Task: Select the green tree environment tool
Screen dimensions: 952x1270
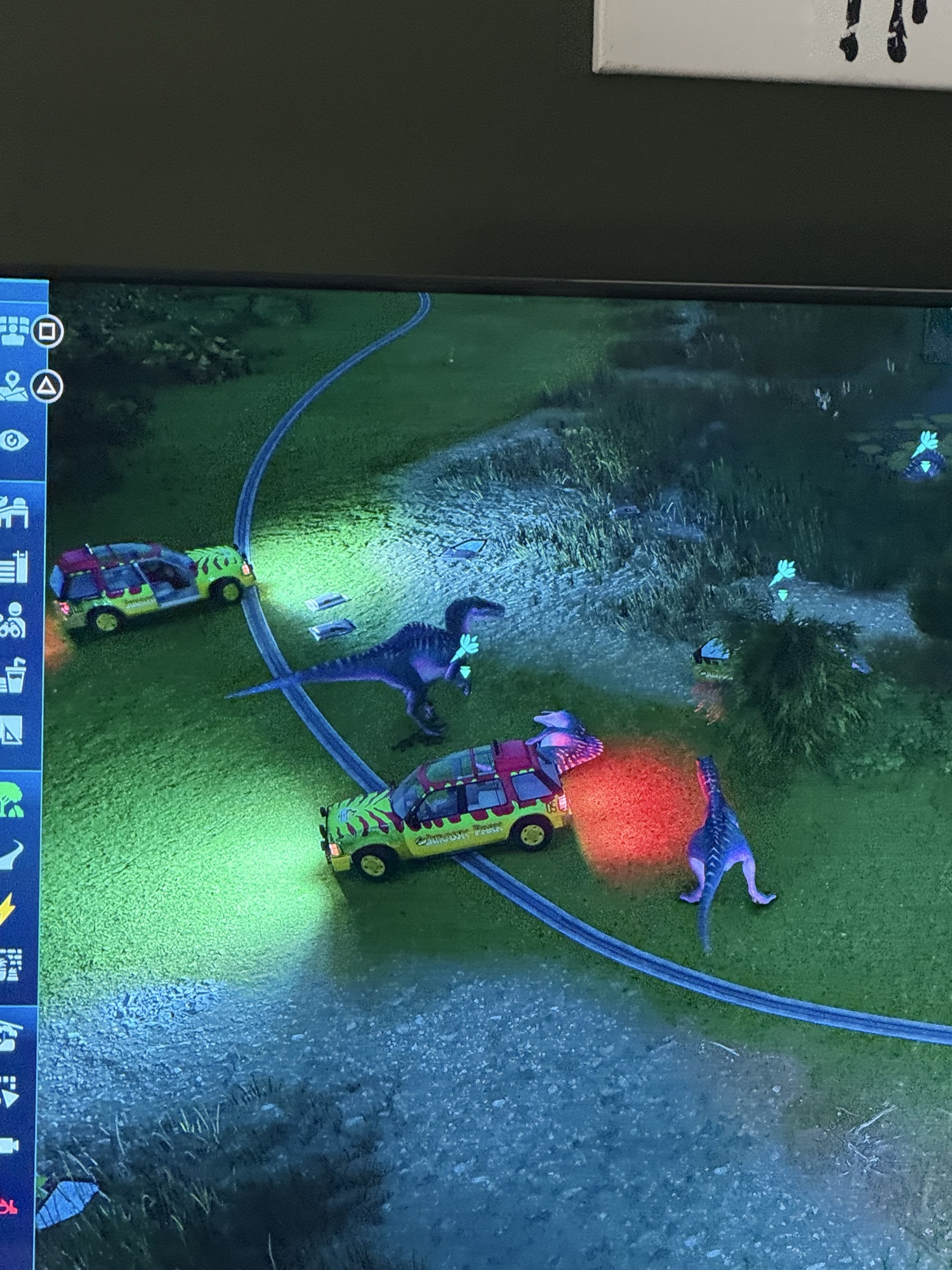Action: coord(11,799)
